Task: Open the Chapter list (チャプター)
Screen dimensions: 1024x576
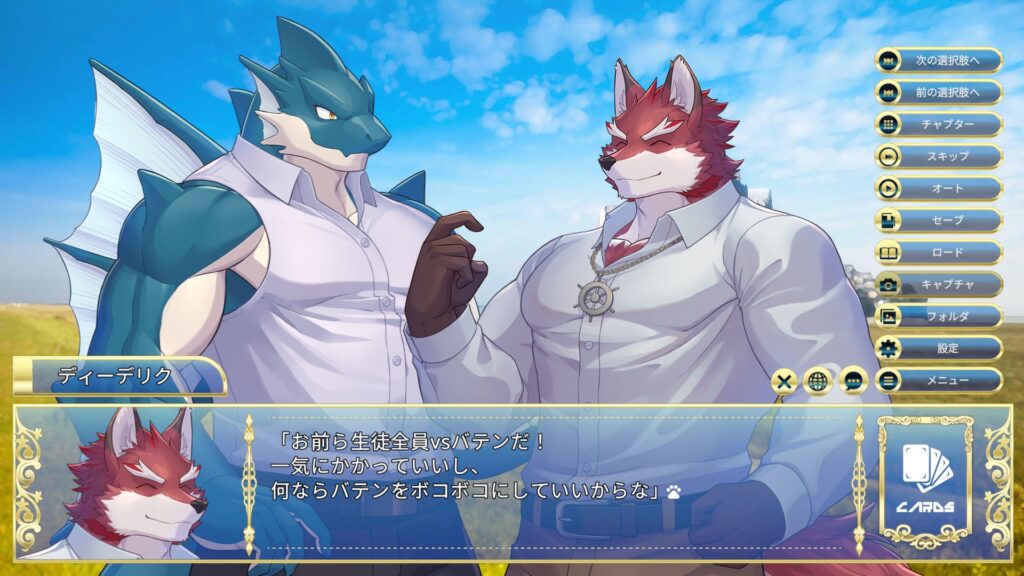Action: click(x=938, y=124)
